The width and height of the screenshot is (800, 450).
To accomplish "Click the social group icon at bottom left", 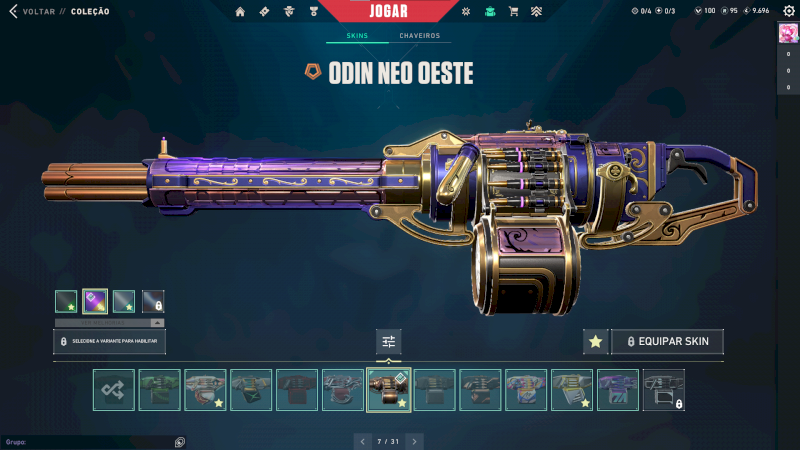I will [179, 441].
